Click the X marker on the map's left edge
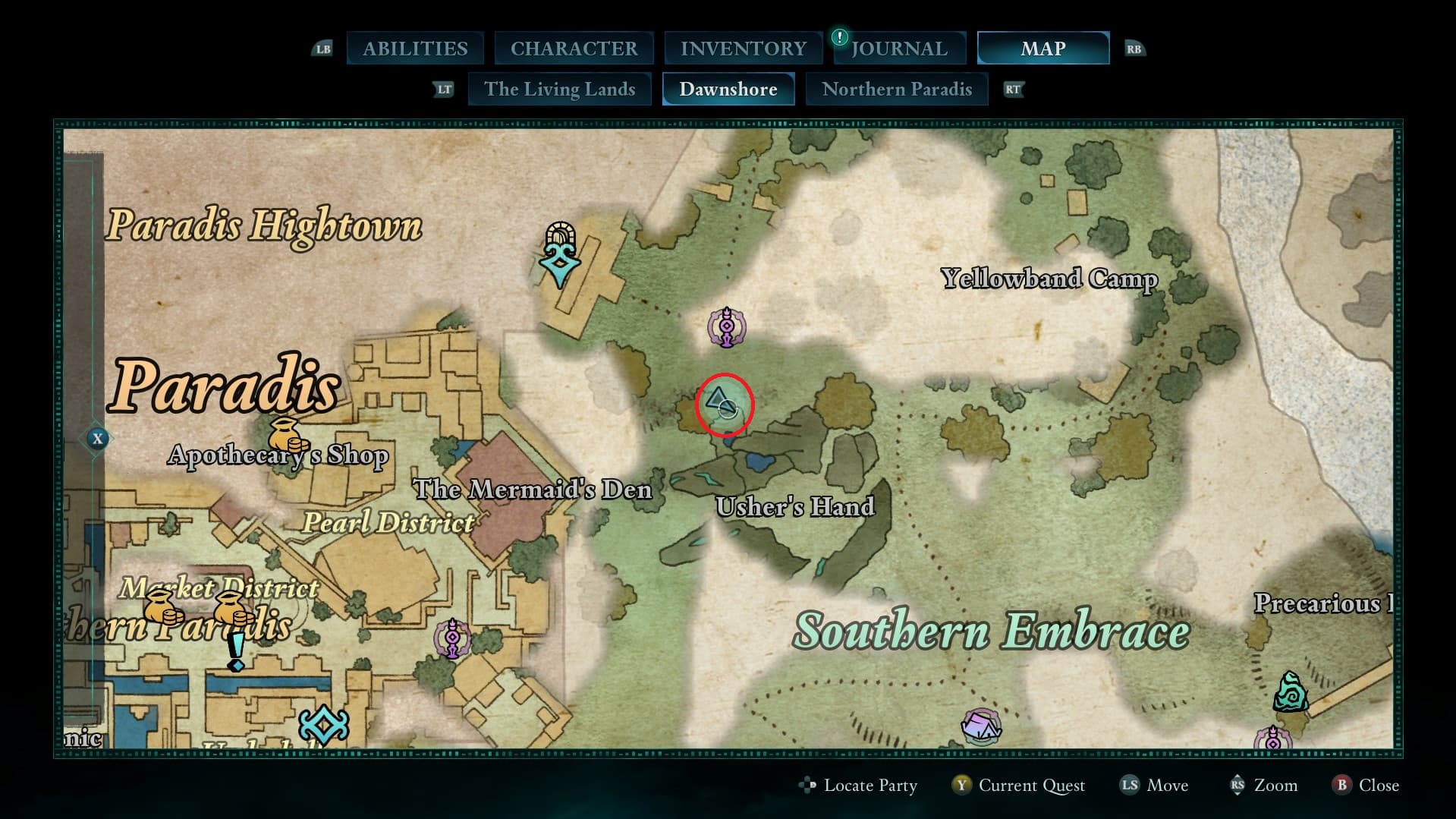Screen dimensions: 1456x819 (x=96, y=438)
